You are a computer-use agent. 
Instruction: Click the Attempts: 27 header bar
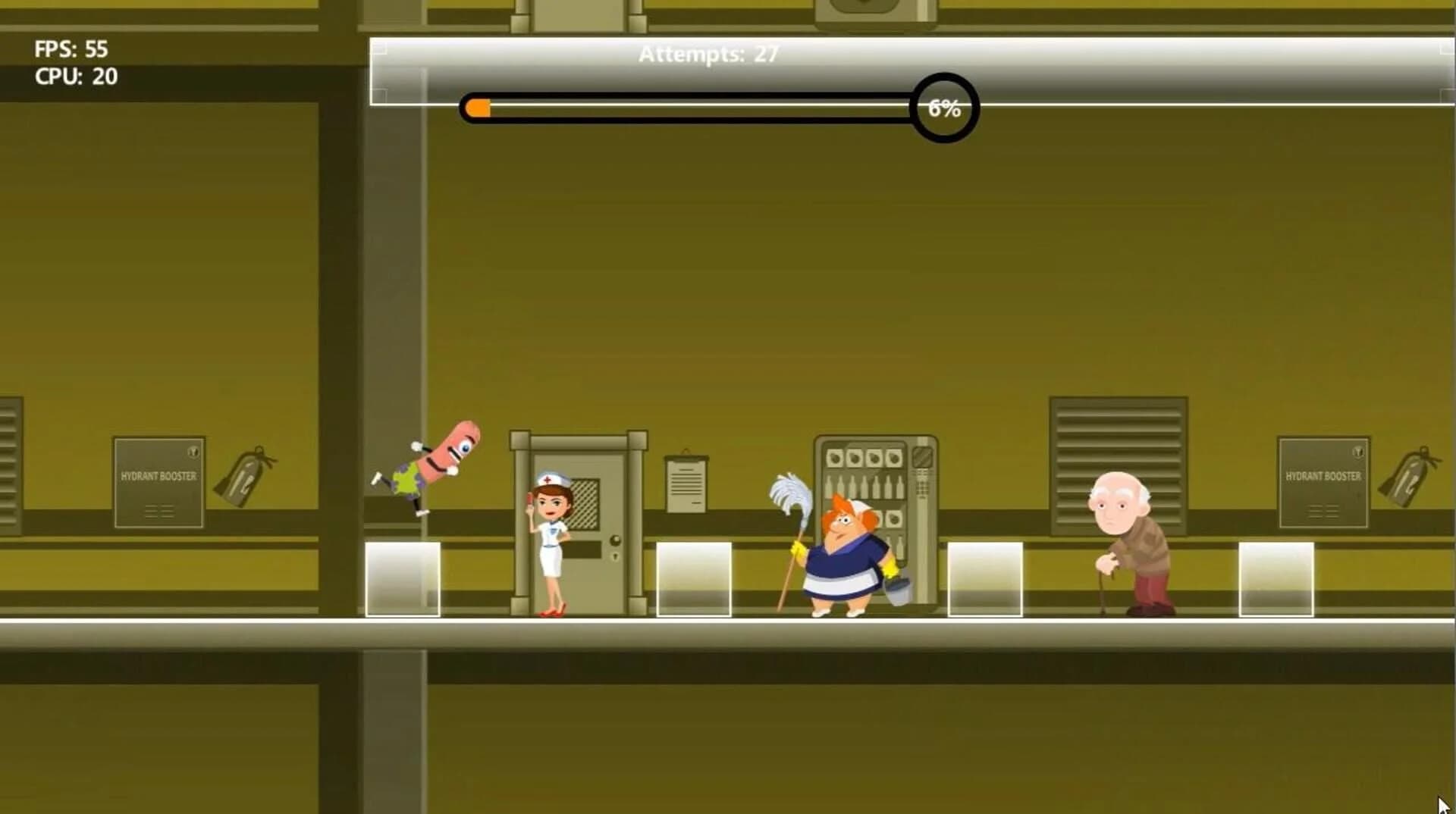pyautogui.click(x=708, y=54)
